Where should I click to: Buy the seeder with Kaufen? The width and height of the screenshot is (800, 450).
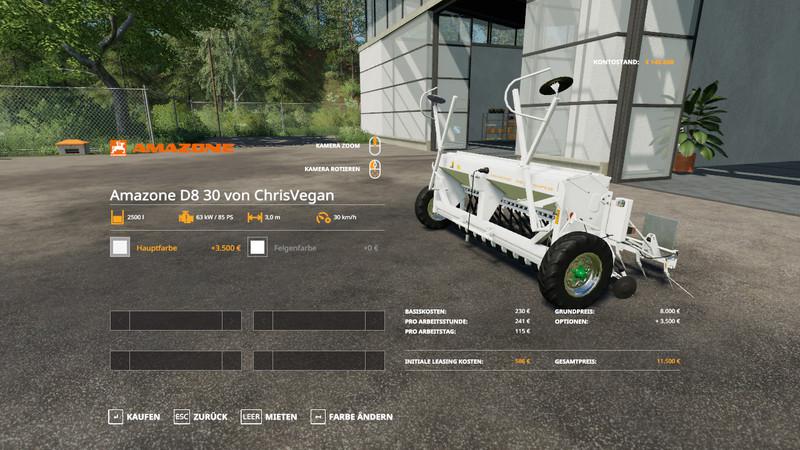click(134, 416)
